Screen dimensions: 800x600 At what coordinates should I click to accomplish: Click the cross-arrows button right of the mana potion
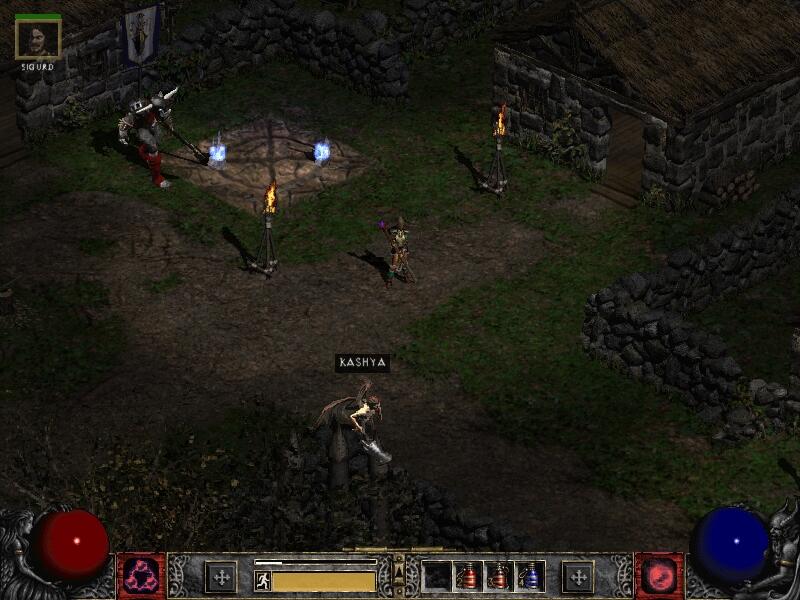point(577,577)
